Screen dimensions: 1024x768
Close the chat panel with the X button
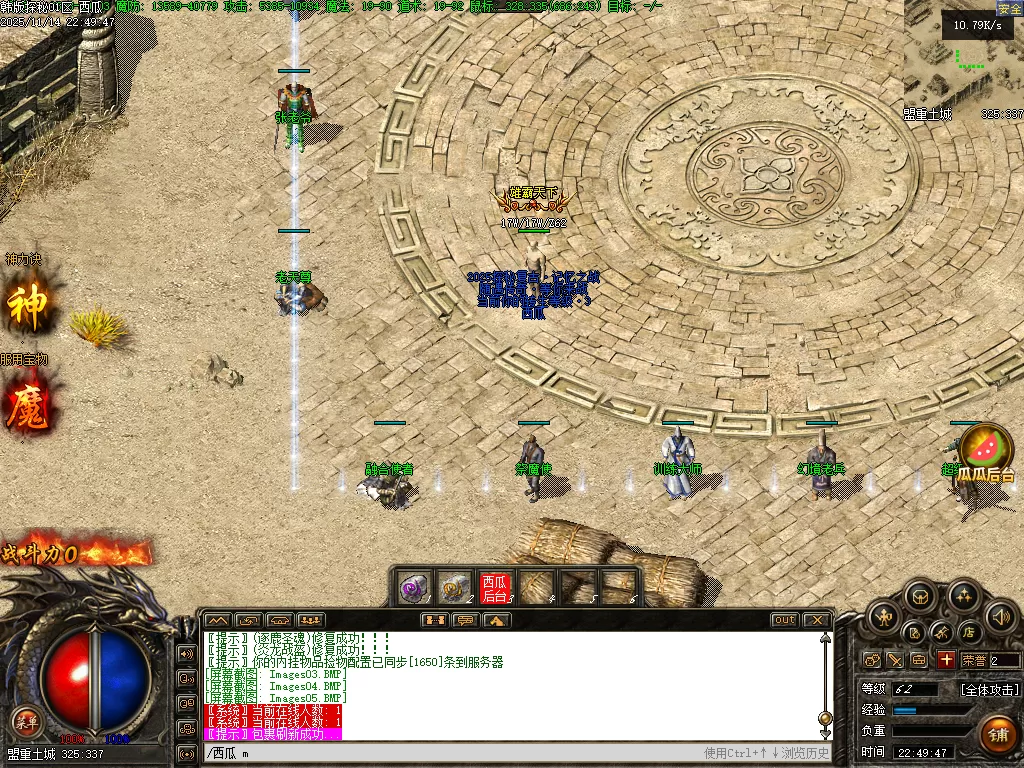817,620
